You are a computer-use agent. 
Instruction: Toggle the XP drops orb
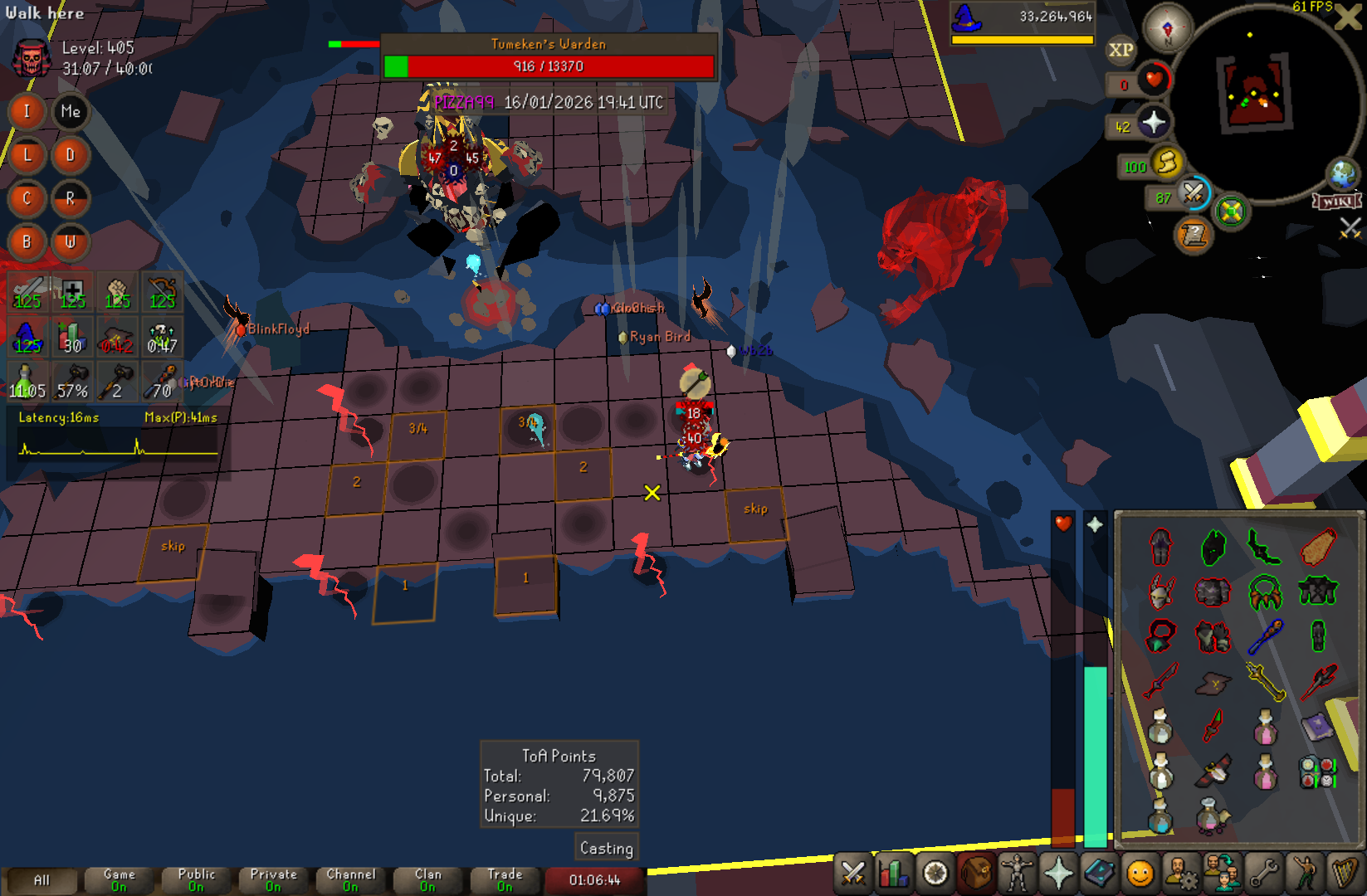click(1120, 50)
